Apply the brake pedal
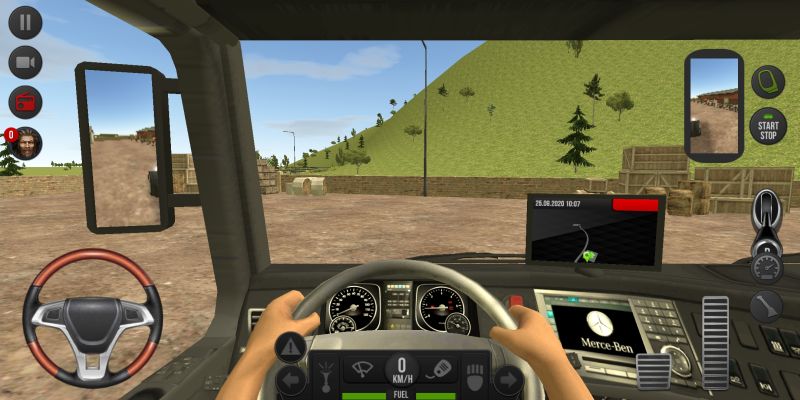800x400 pixels. (x=653, y=370)
